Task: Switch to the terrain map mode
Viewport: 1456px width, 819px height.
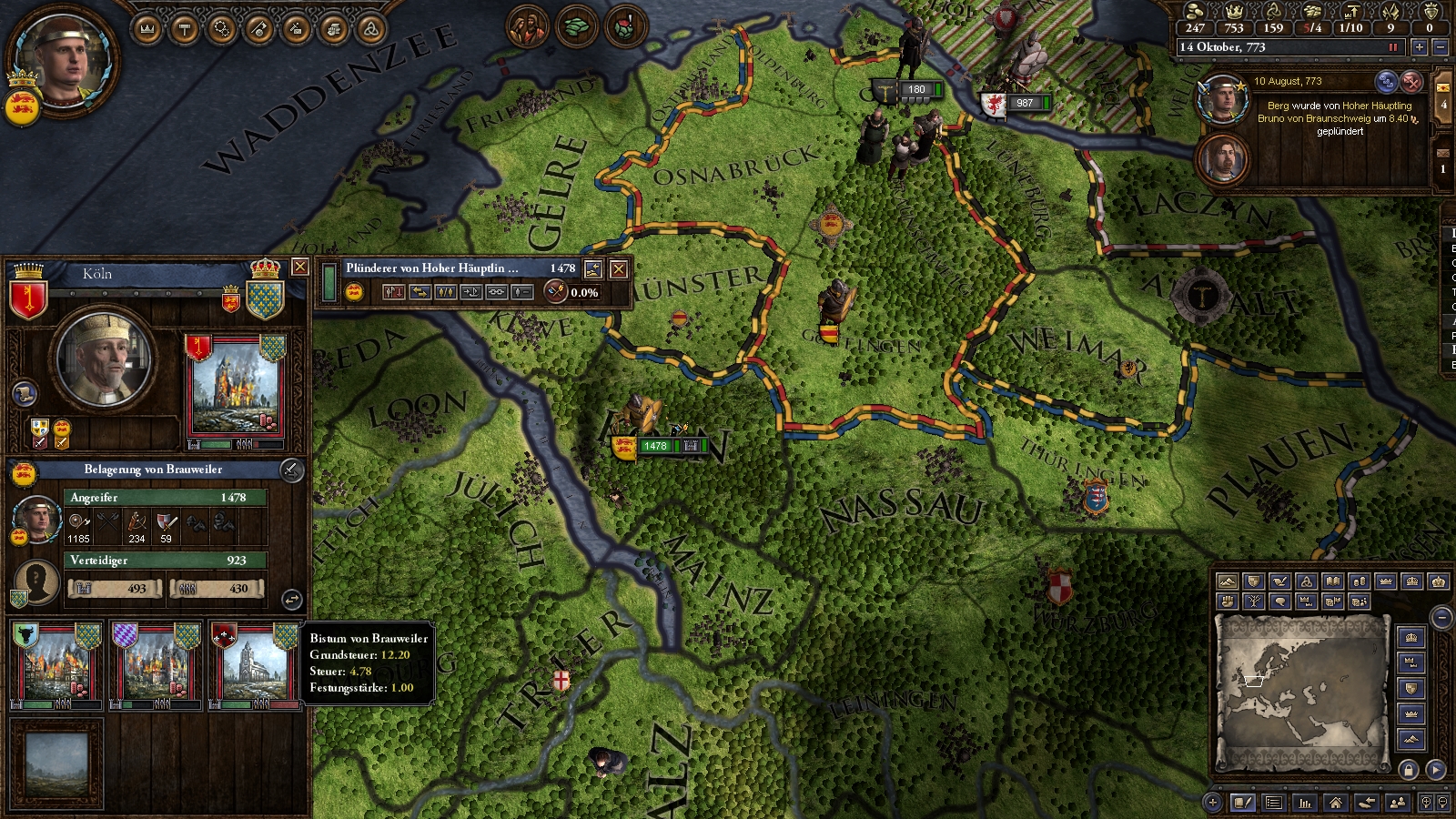Action: point(1227,581)
